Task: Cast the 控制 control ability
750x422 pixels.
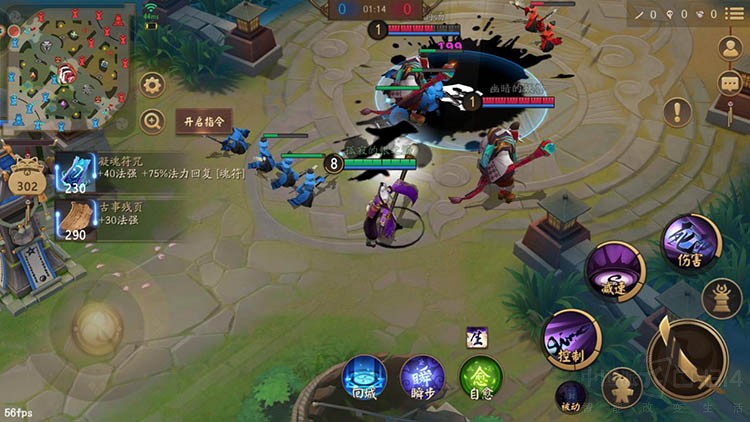Action: point(572,339)
